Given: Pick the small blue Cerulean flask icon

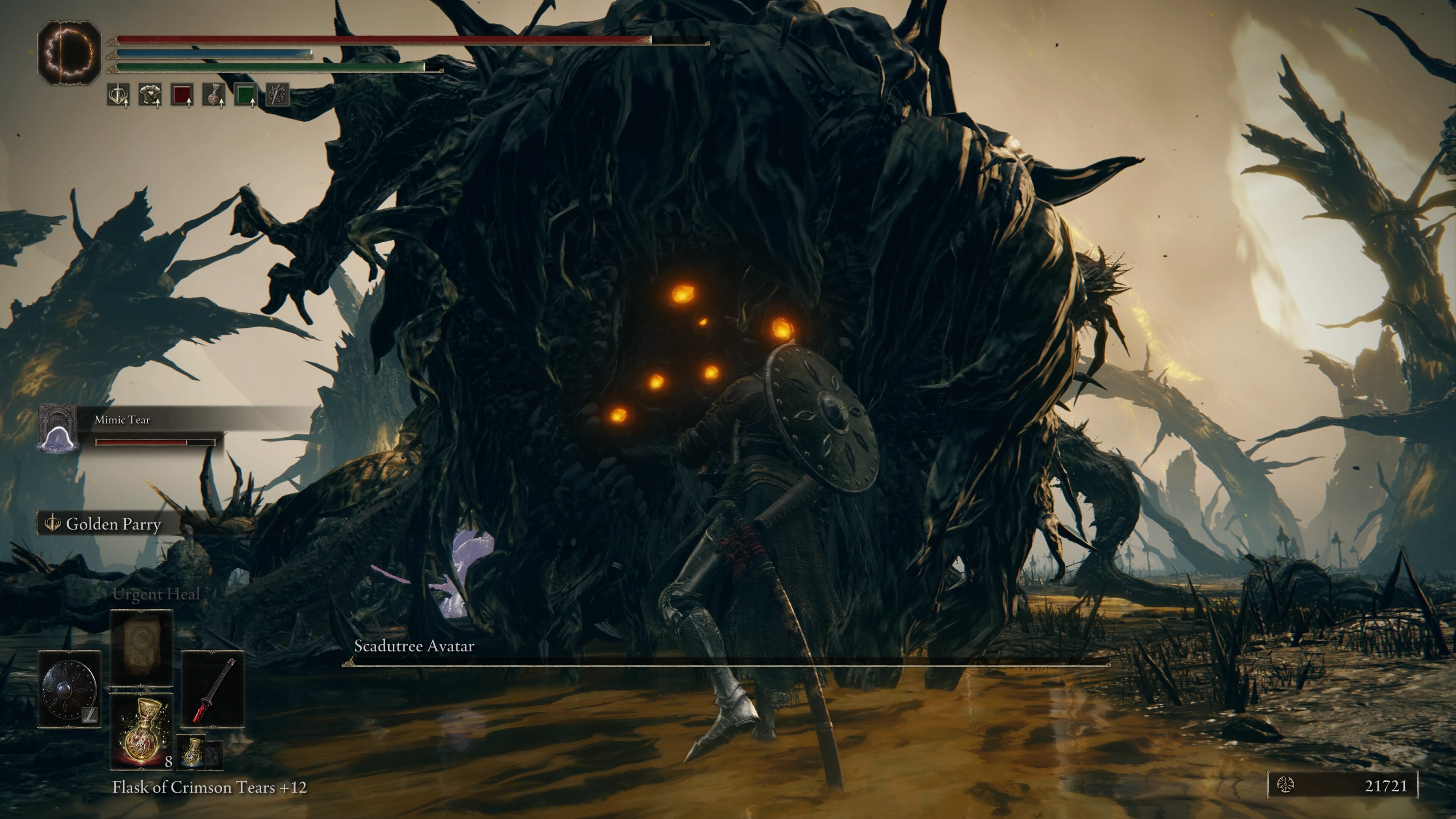Looking at the screenshot, I should click(193, 752).
